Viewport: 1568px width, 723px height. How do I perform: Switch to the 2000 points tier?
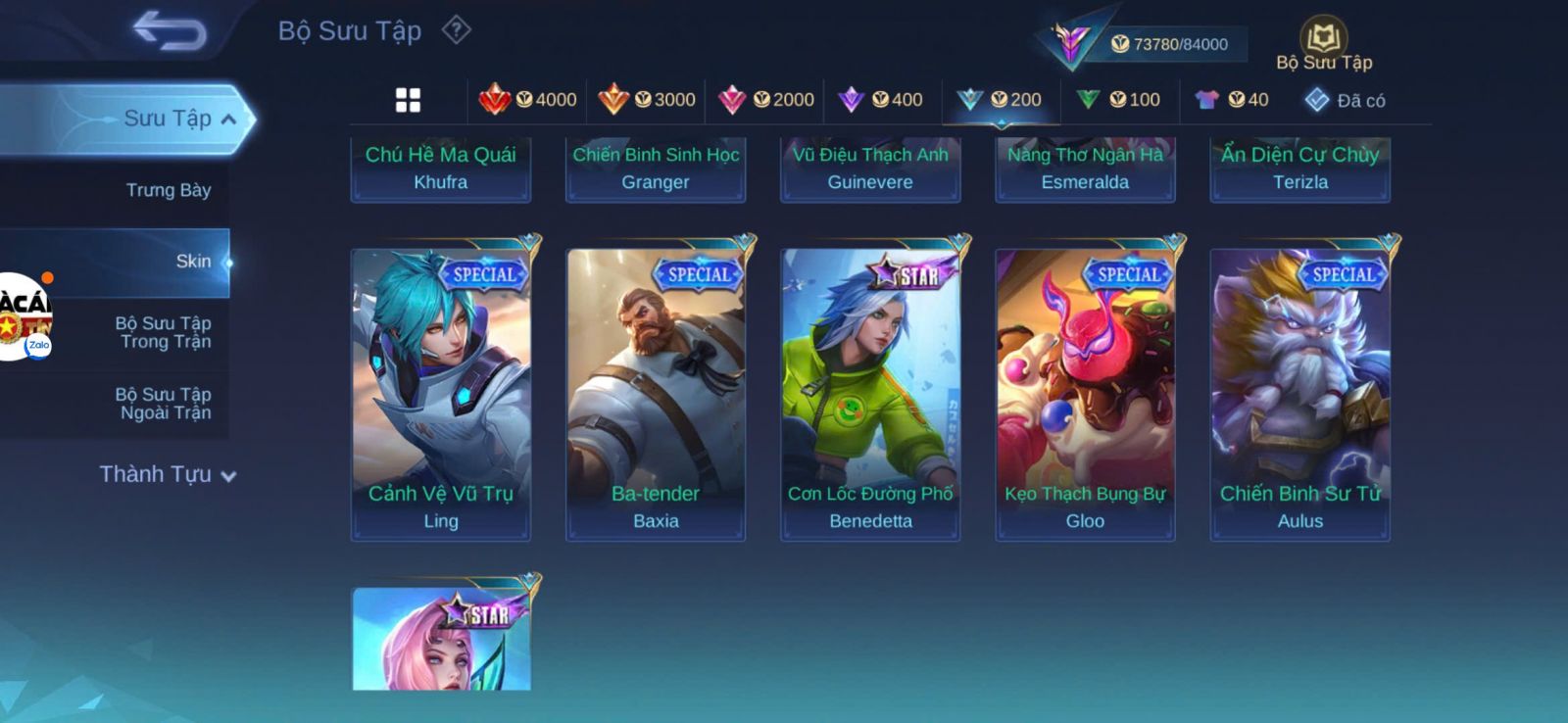click(x=766, y=100)
